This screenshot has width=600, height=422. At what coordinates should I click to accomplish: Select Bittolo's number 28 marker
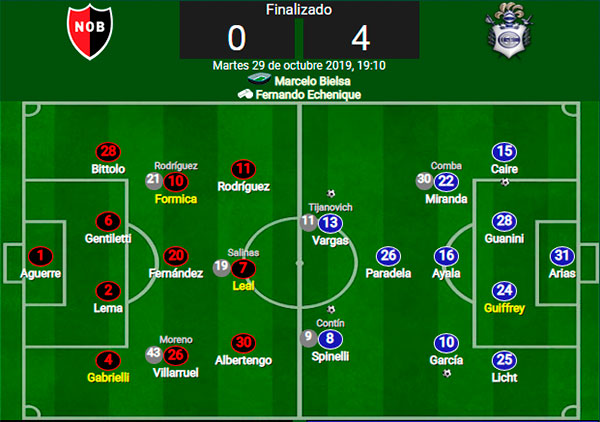pyautogui.click(x=108, y=152)
